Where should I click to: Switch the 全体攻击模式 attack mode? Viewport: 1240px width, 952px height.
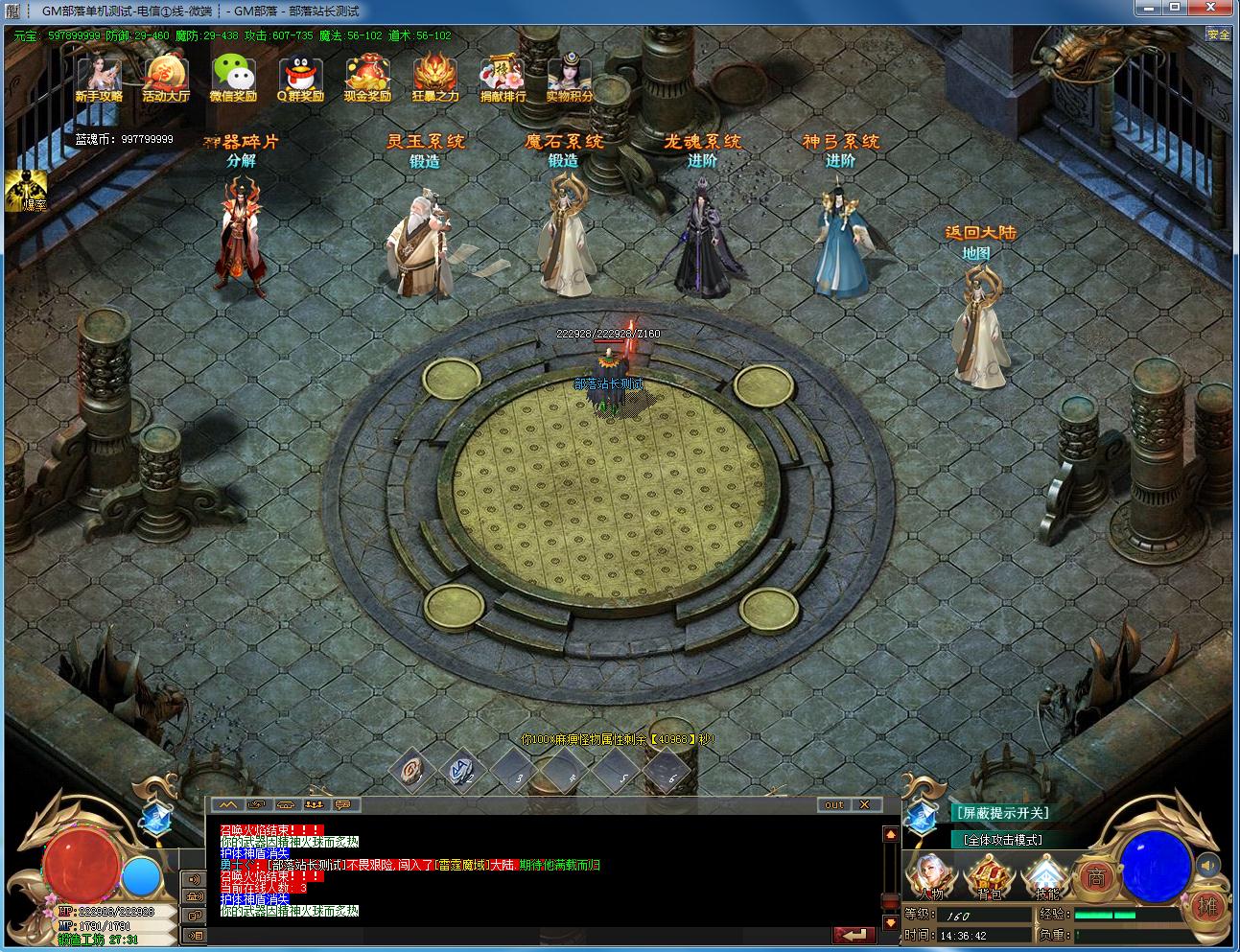[x=1003, y=840]
